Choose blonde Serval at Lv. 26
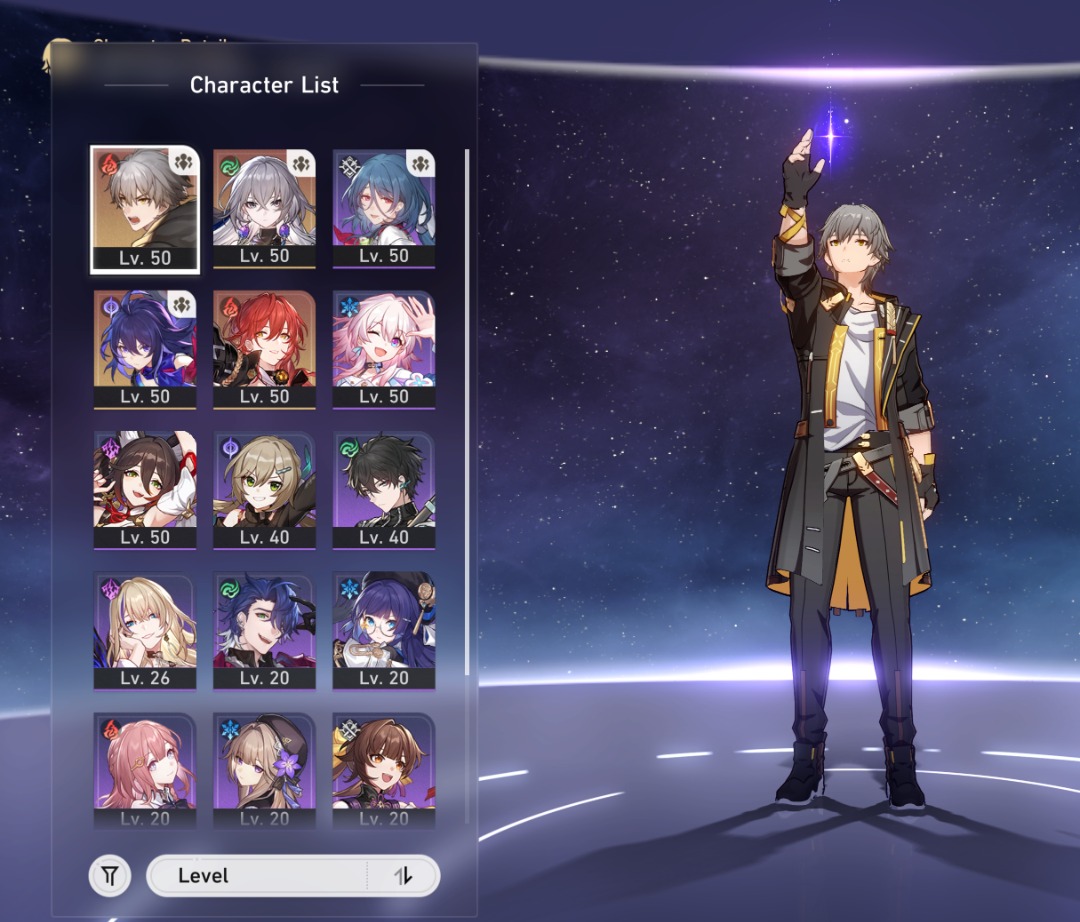 click(144, 630)
